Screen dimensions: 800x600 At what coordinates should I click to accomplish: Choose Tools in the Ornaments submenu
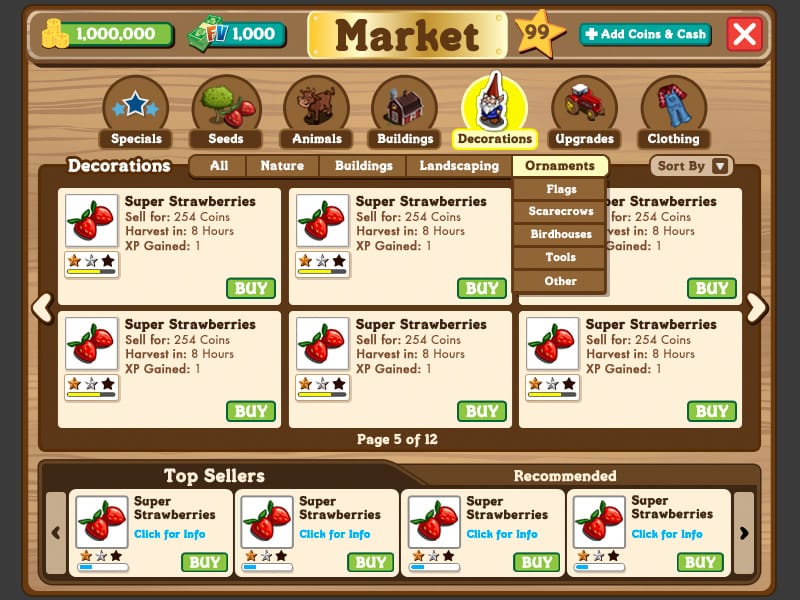point(561,258)
